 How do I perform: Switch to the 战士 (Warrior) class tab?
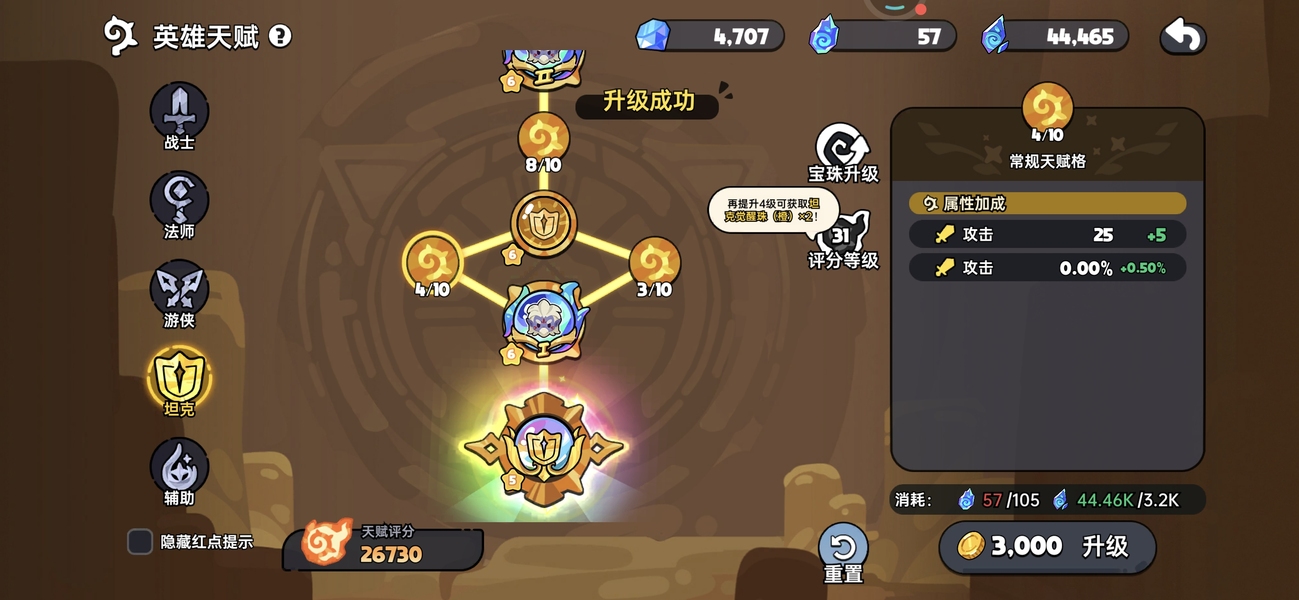(179, 112)
